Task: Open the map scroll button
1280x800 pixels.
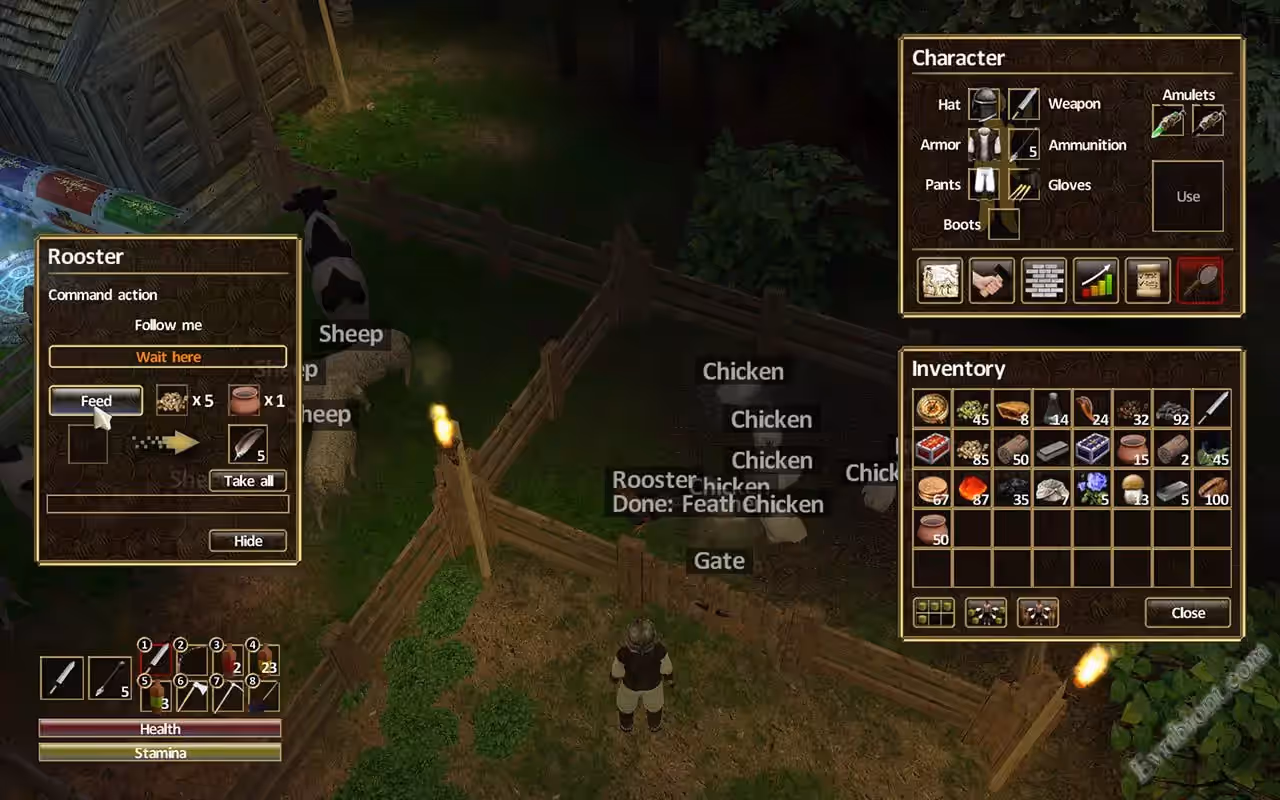Action: (x=940, y=280)
